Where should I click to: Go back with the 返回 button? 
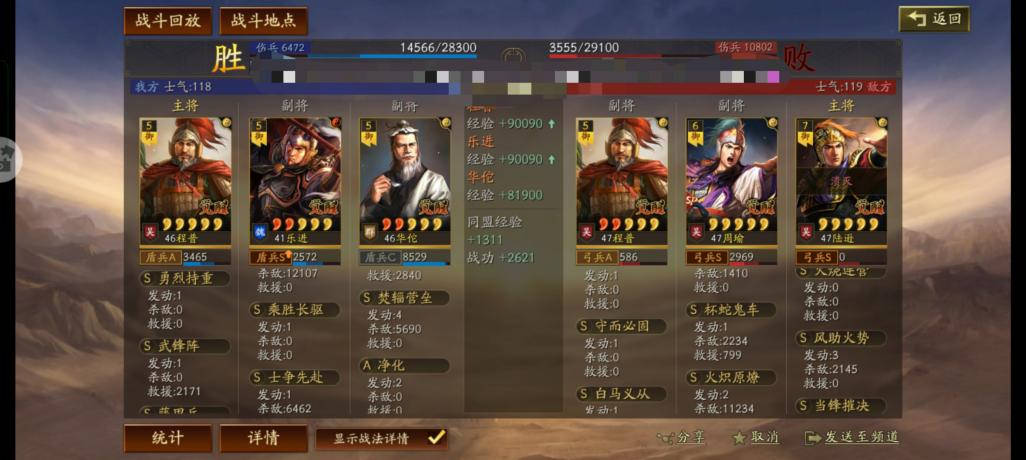click(934, 19)
